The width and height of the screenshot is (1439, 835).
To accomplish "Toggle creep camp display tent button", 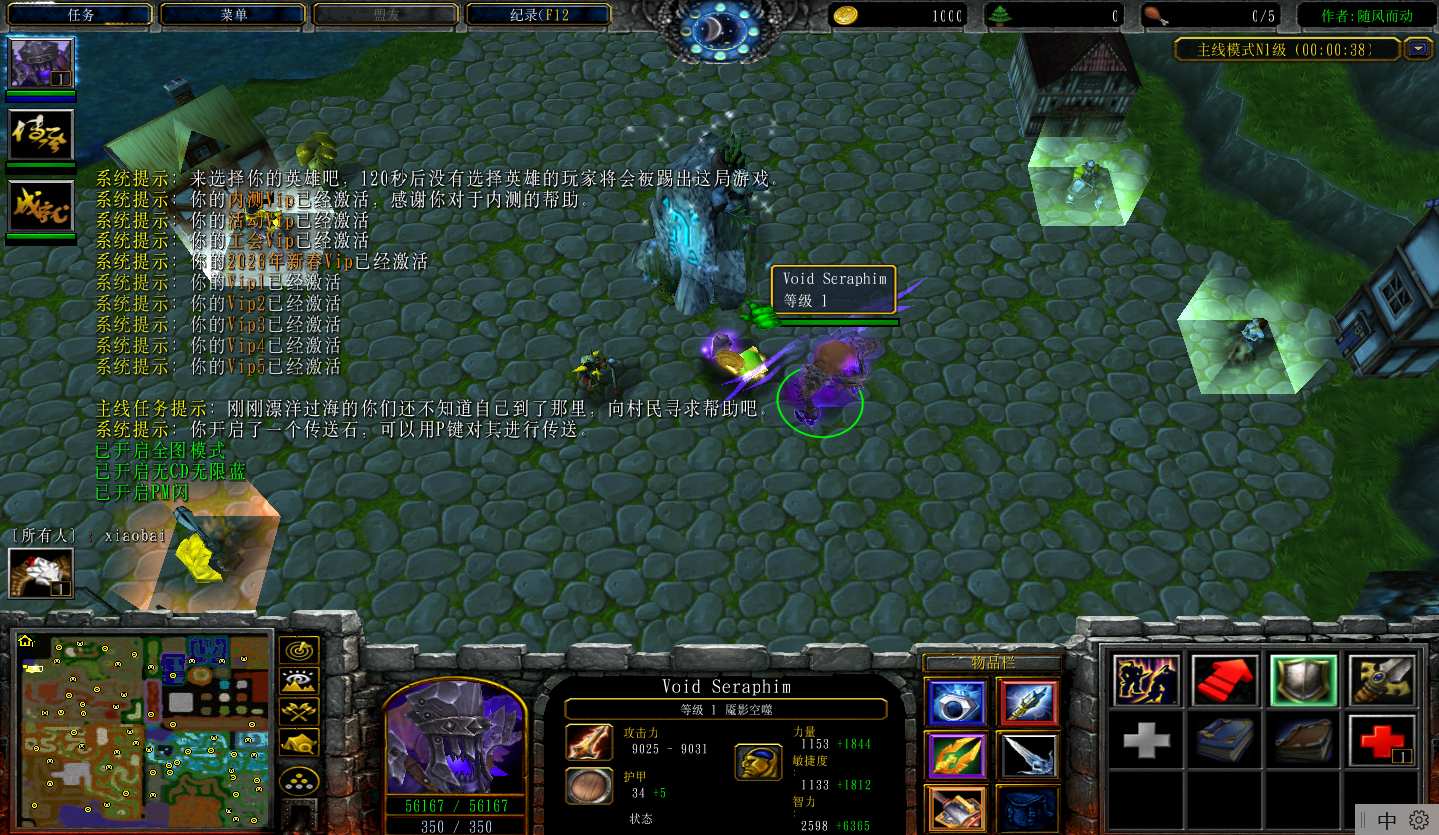I will [299, 742].
